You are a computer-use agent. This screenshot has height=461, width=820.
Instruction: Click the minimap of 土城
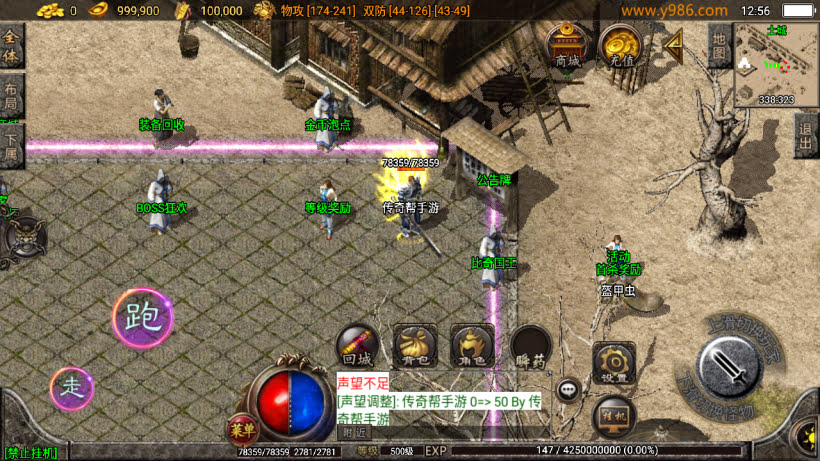pyautogui.click(x=776, y=63)
